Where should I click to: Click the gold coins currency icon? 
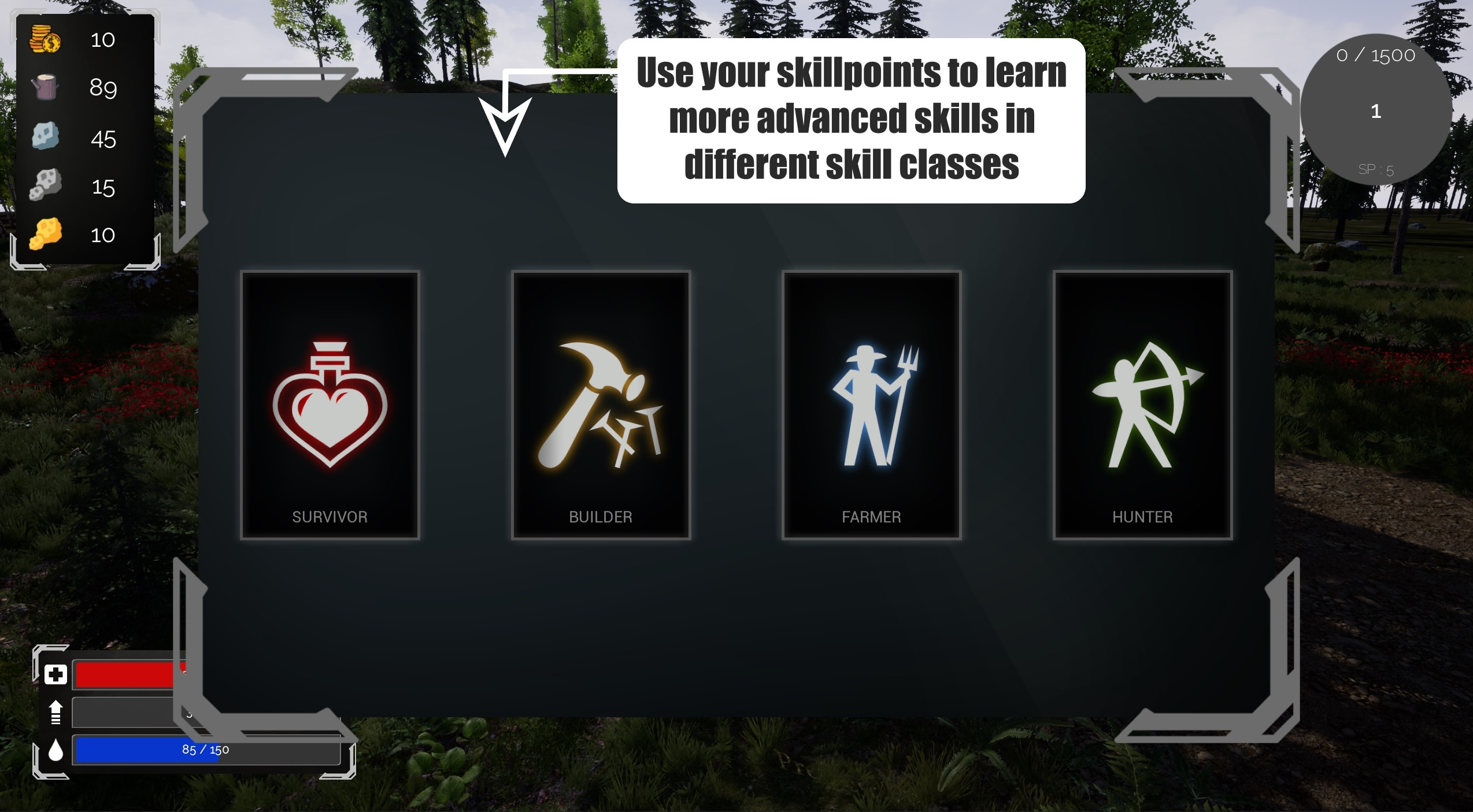click(x=45, y=39)
